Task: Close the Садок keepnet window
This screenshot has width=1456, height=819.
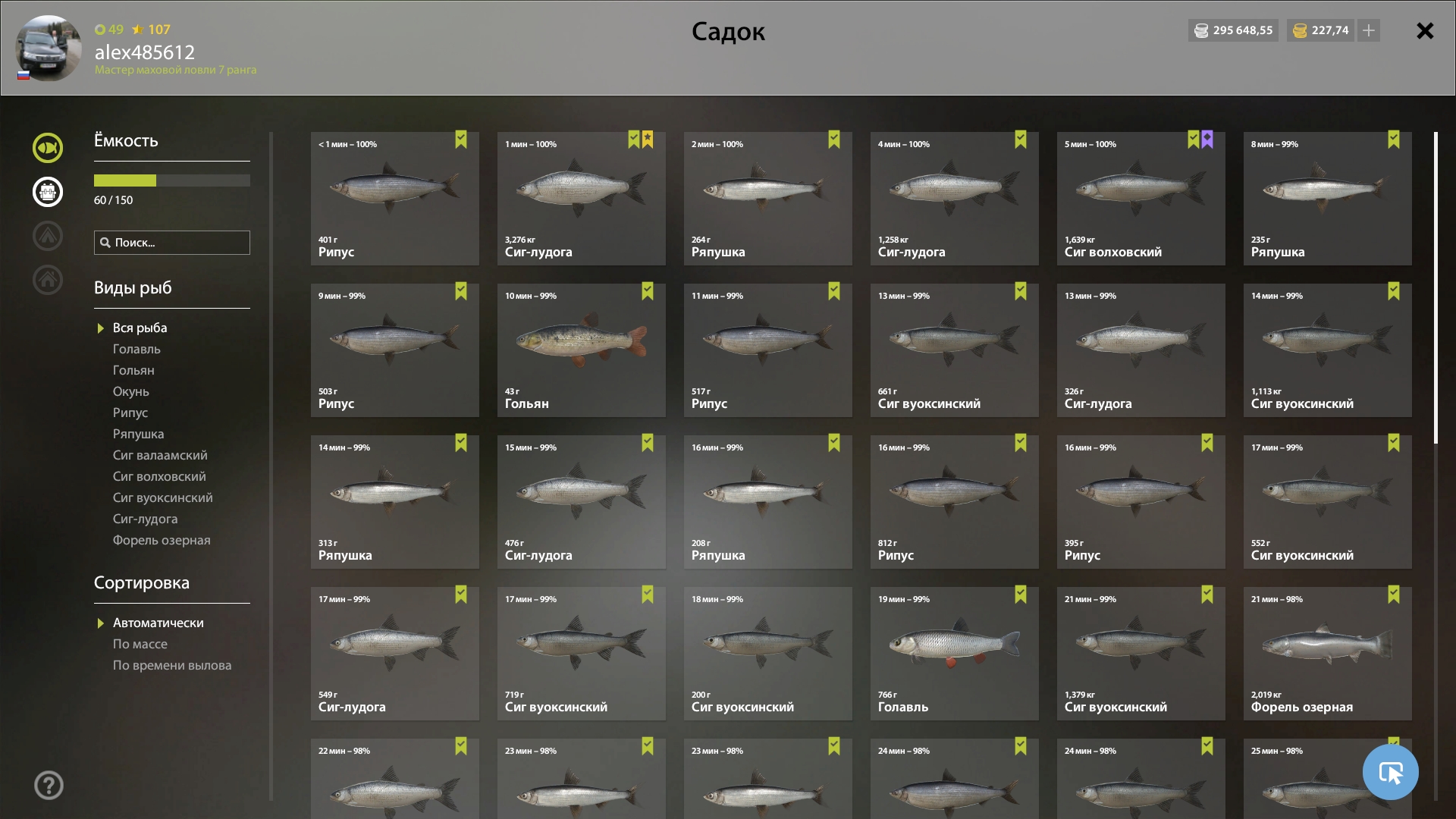Action: coord(1425,31)
